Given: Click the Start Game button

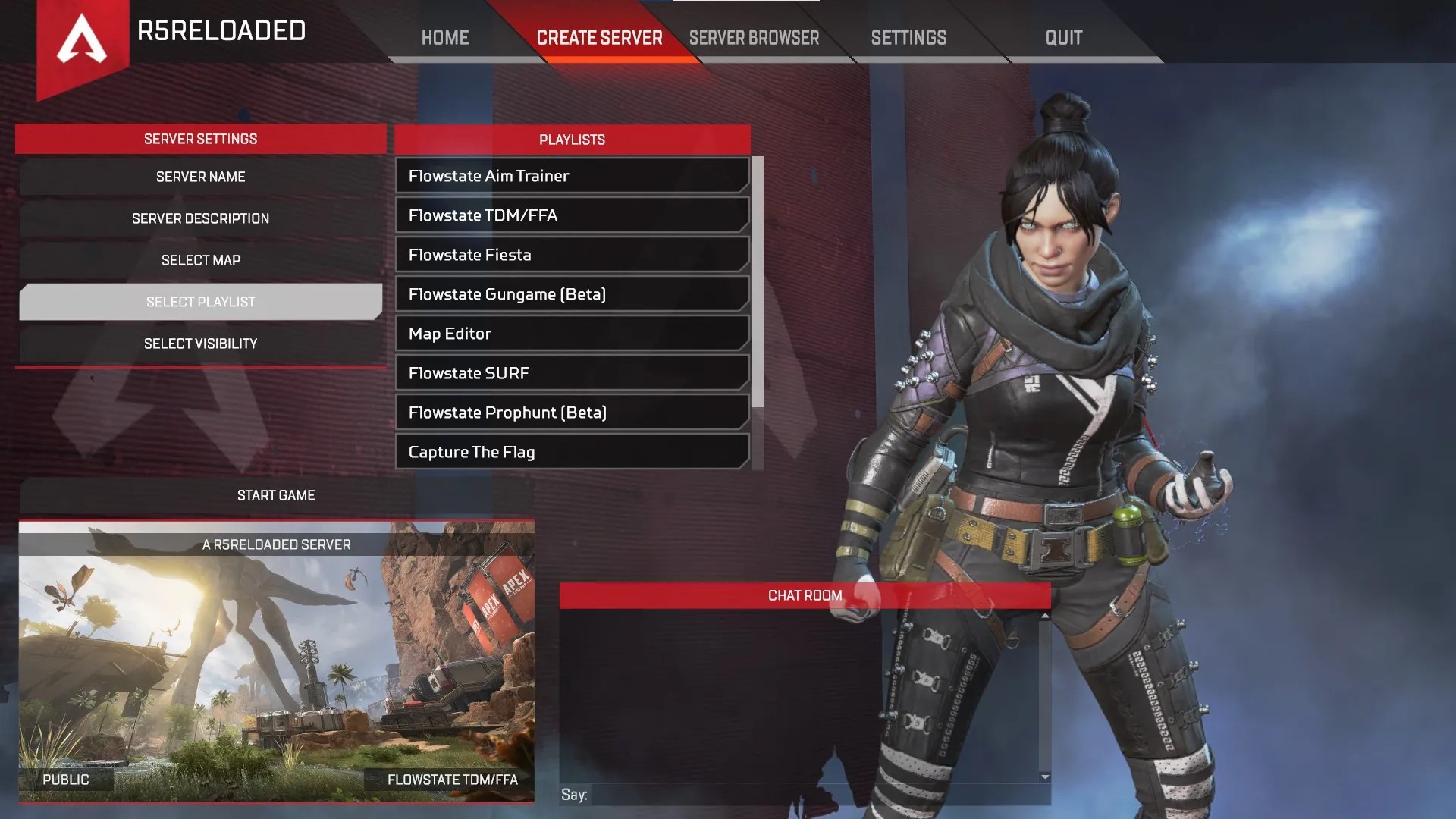Looking at the screenshot, I should coord(277,495).
